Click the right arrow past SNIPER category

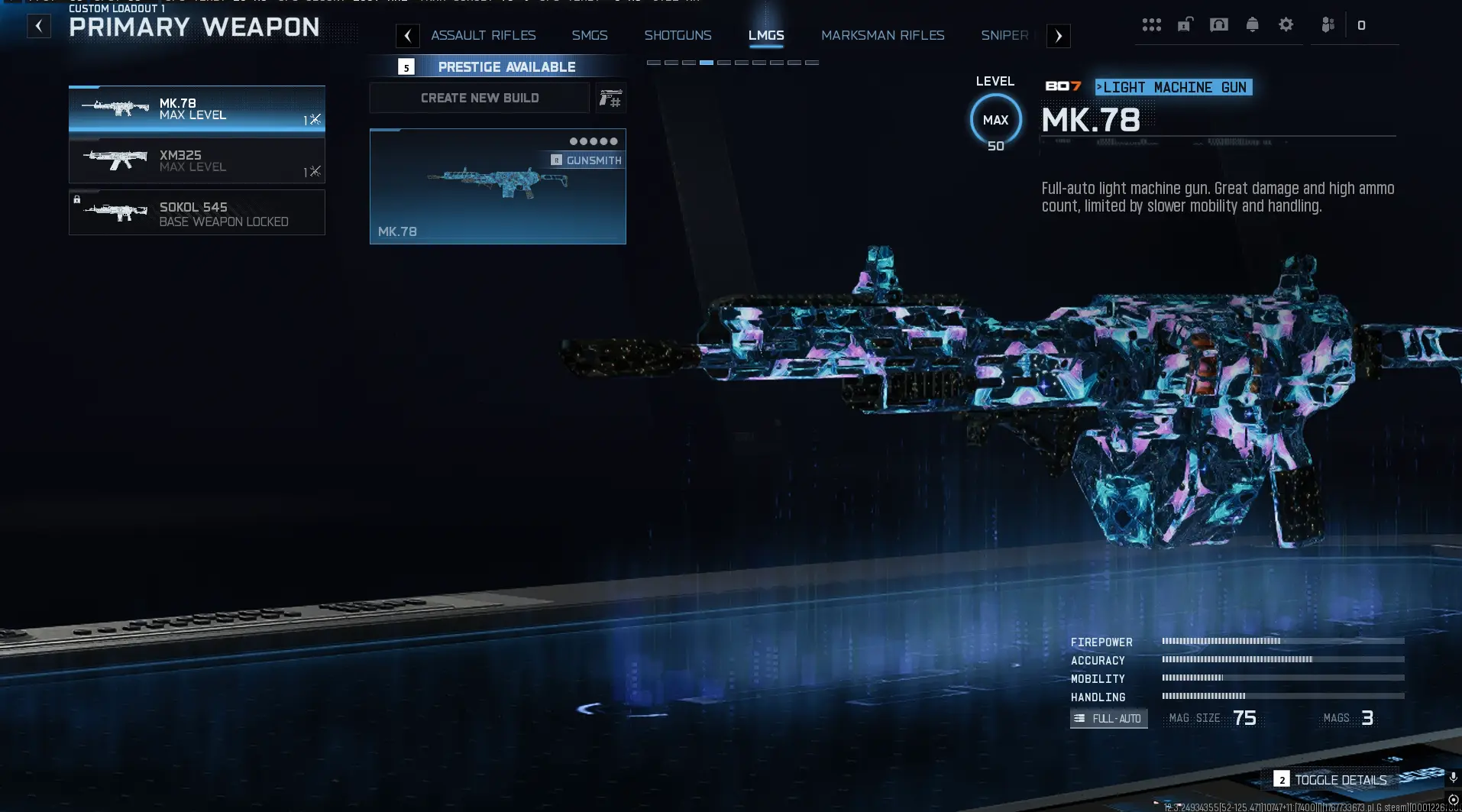click(1059, 35)
